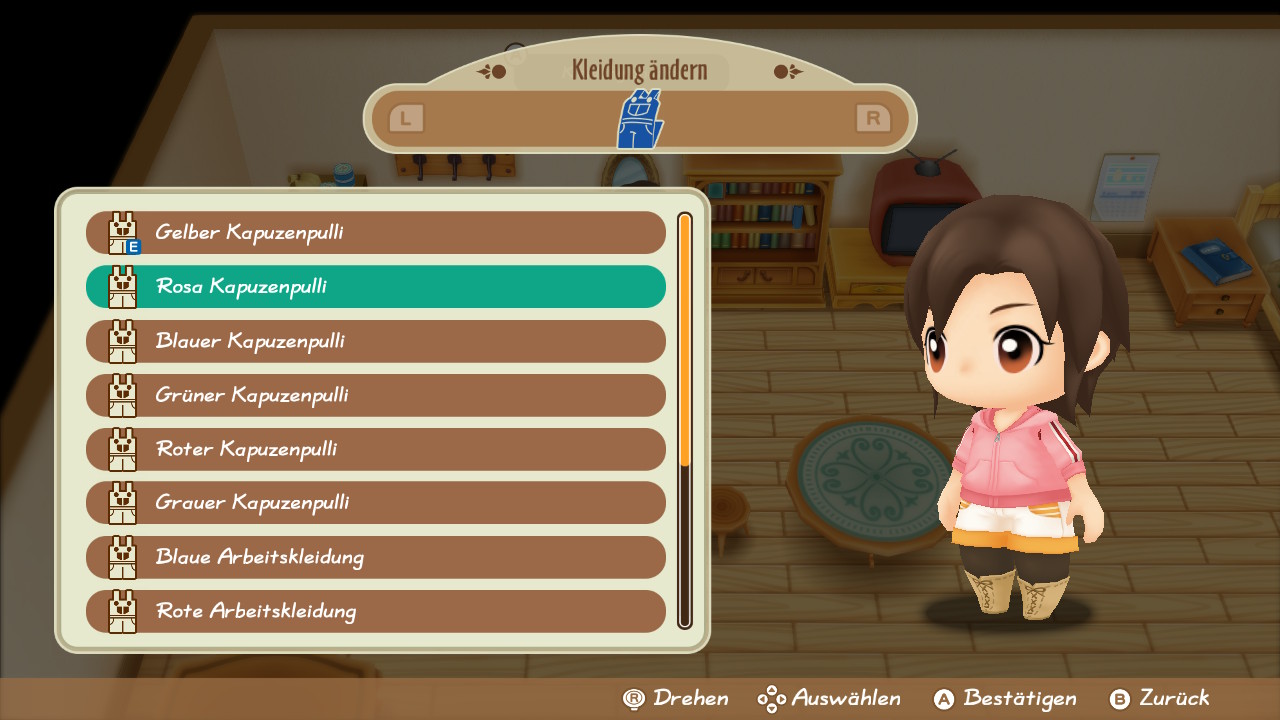The width and height of the screenshot is (1280, 720).
Task: Click the orange clothing list scrollbar
Action: point(685,340)
